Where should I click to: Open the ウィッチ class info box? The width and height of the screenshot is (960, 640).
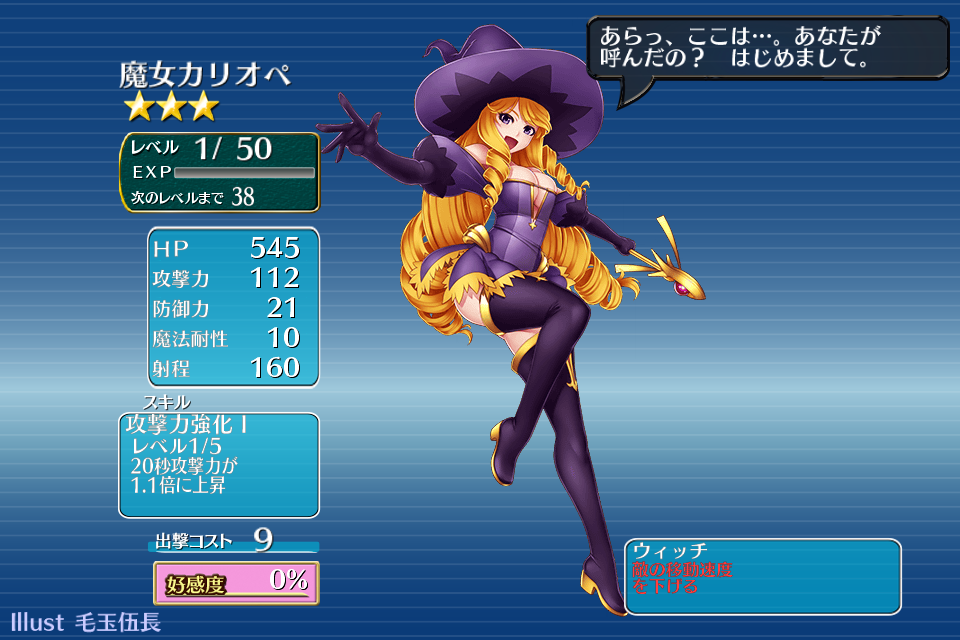pyautogui.click(x=762, y=576)
